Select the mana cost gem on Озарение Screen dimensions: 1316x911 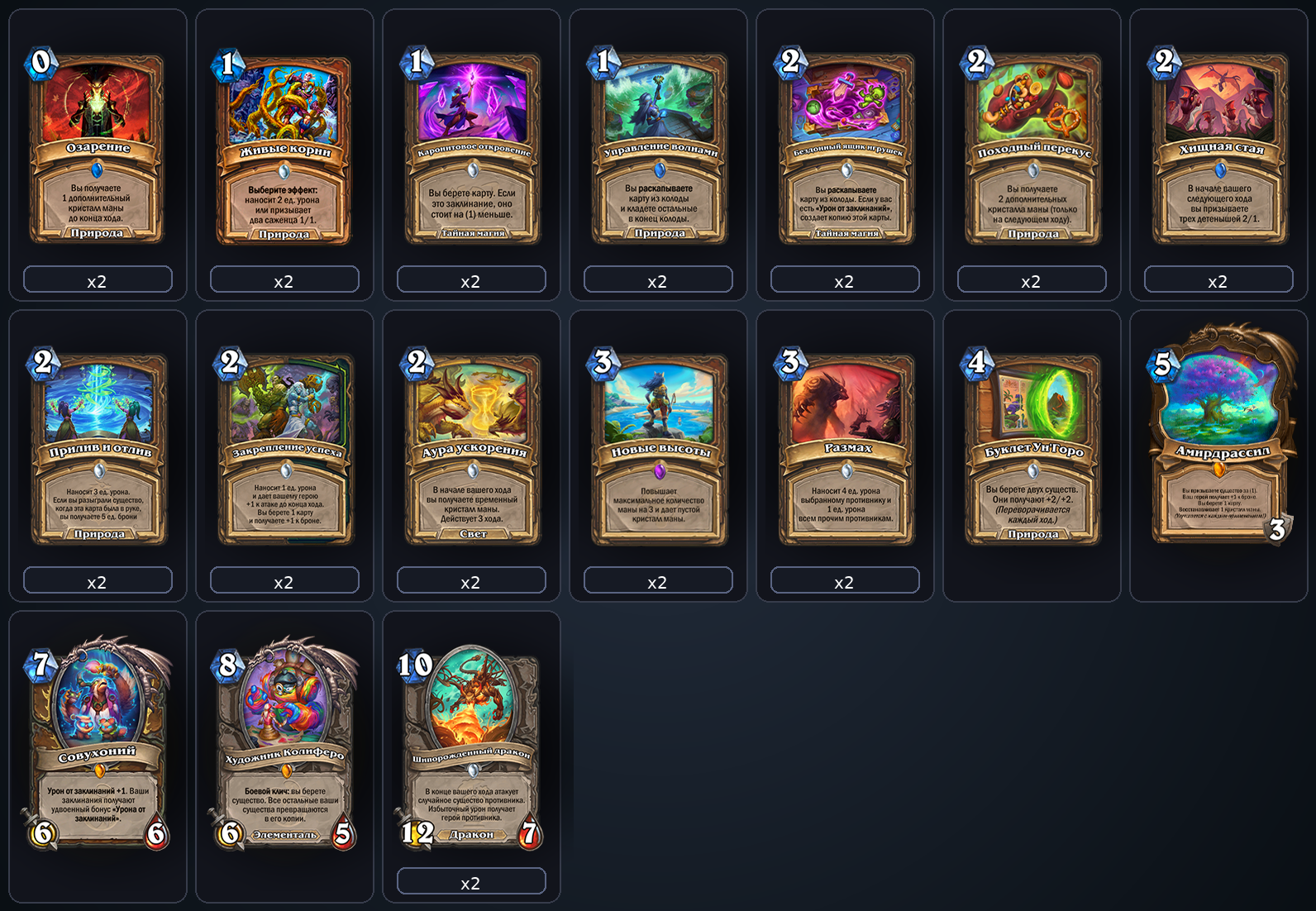[x=41, y=61]
